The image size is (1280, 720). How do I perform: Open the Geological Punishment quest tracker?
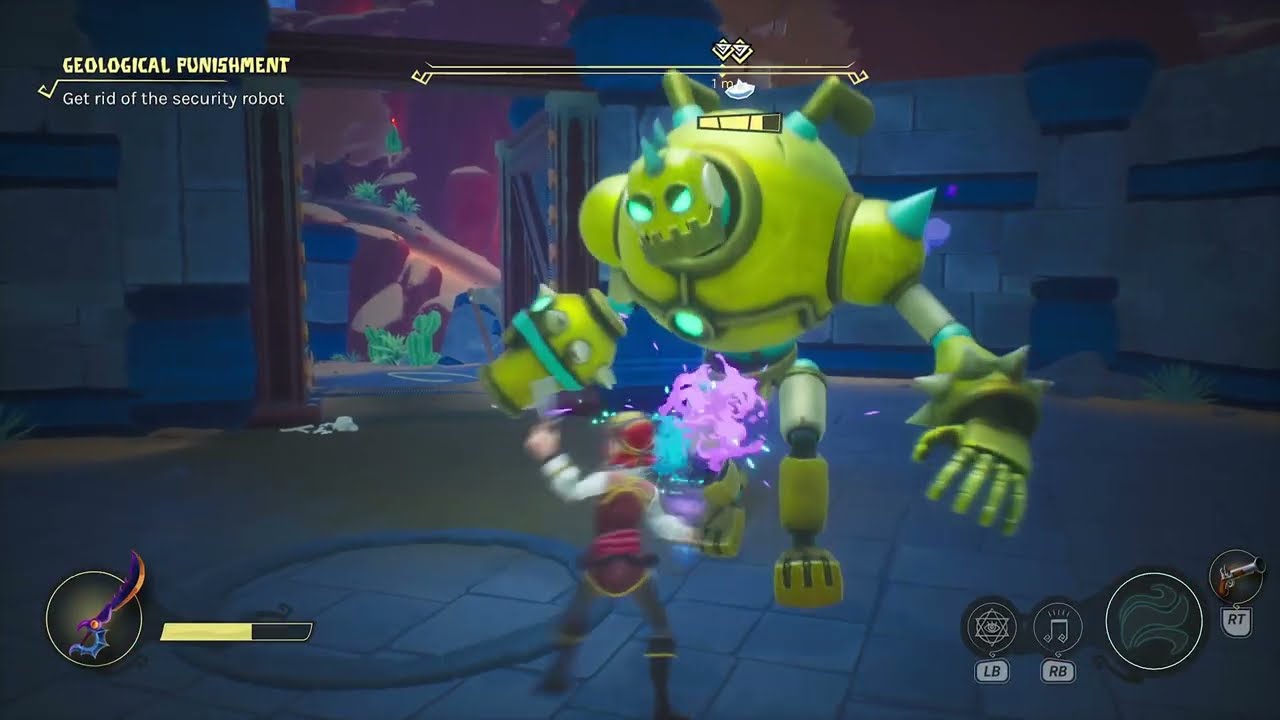175,67
